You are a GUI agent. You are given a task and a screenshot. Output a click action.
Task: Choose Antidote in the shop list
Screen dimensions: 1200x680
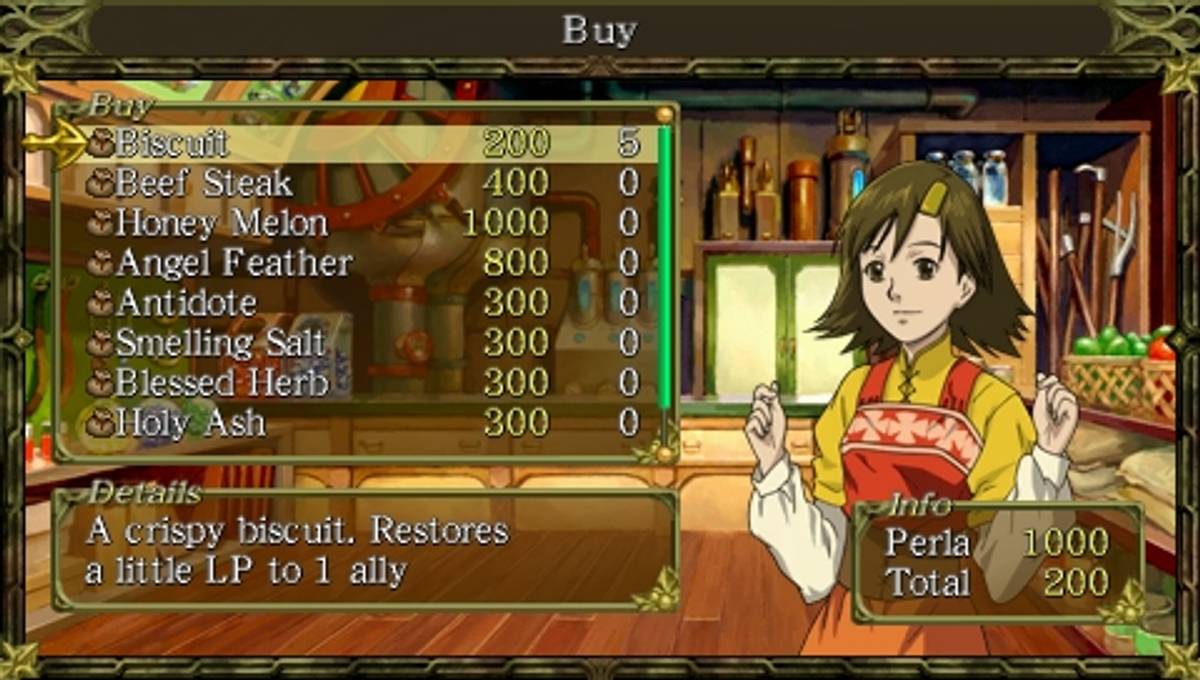[x=186, y=302]
